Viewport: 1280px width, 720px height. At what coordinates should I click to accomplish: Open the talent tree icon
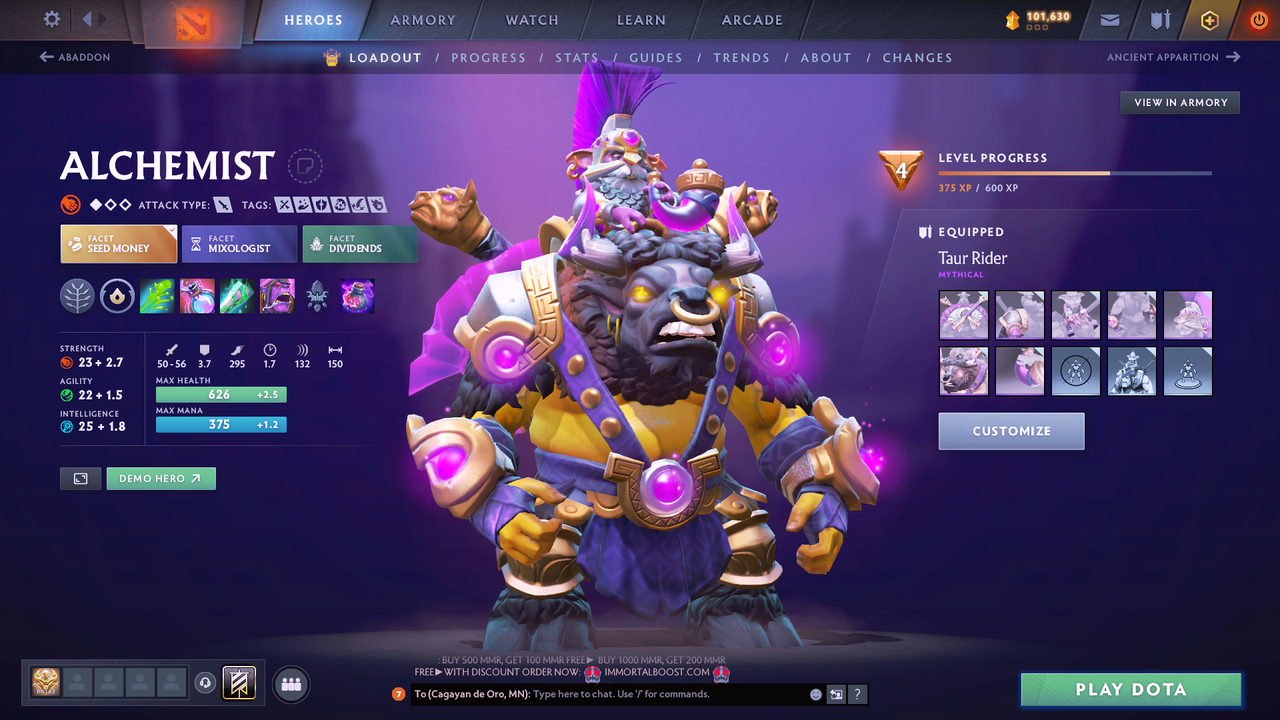tap(77, 295)
